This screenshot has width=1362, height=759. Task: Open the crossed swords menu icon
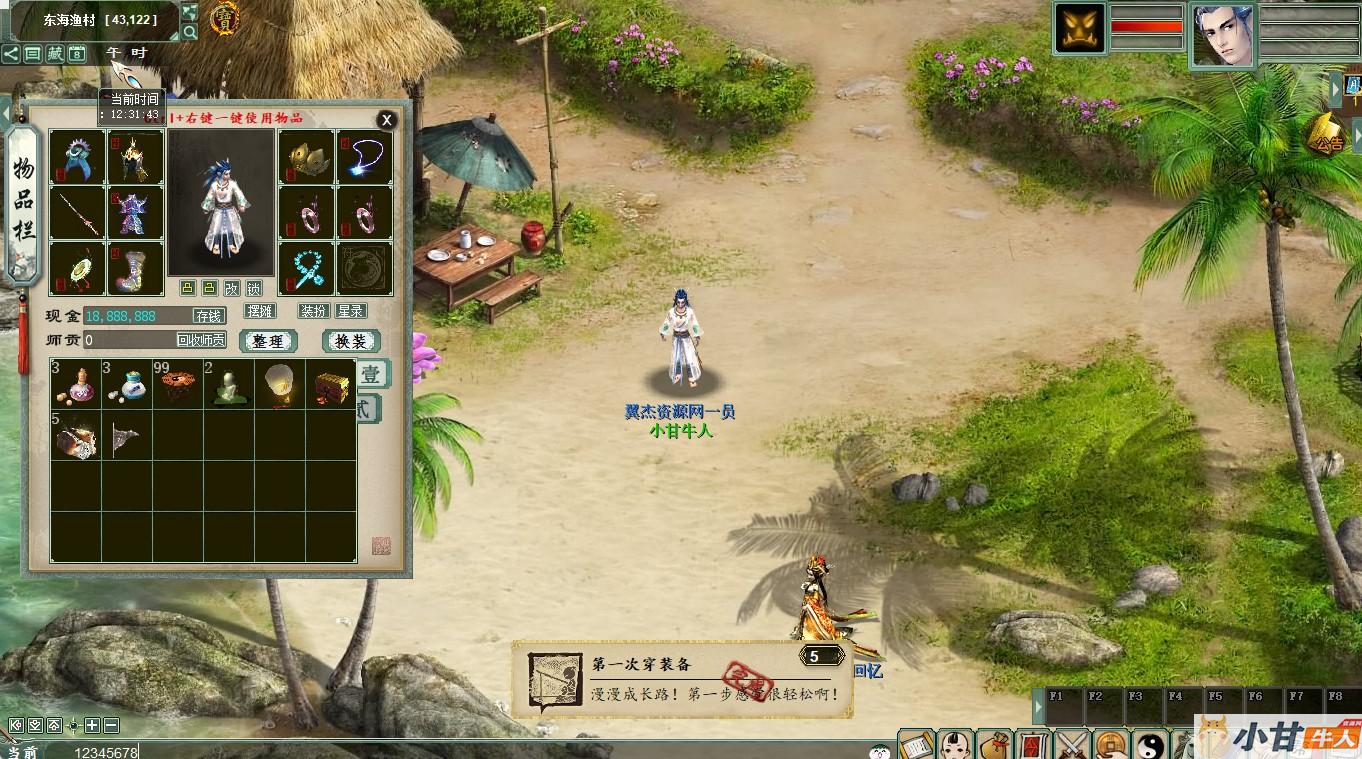[x=1073, y=745]
